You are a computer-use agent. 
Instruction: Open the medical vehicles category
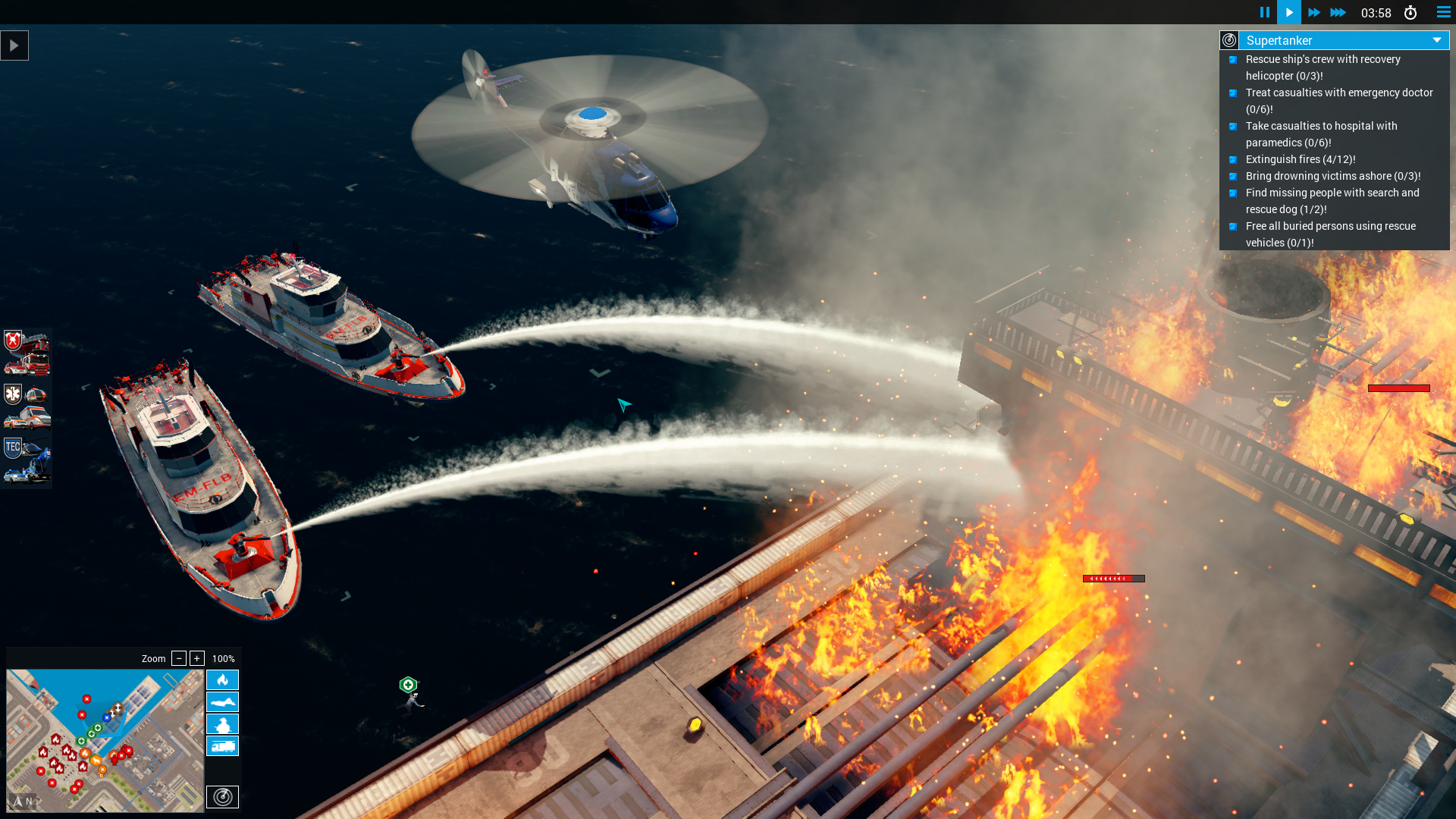(x=27, y=406)
